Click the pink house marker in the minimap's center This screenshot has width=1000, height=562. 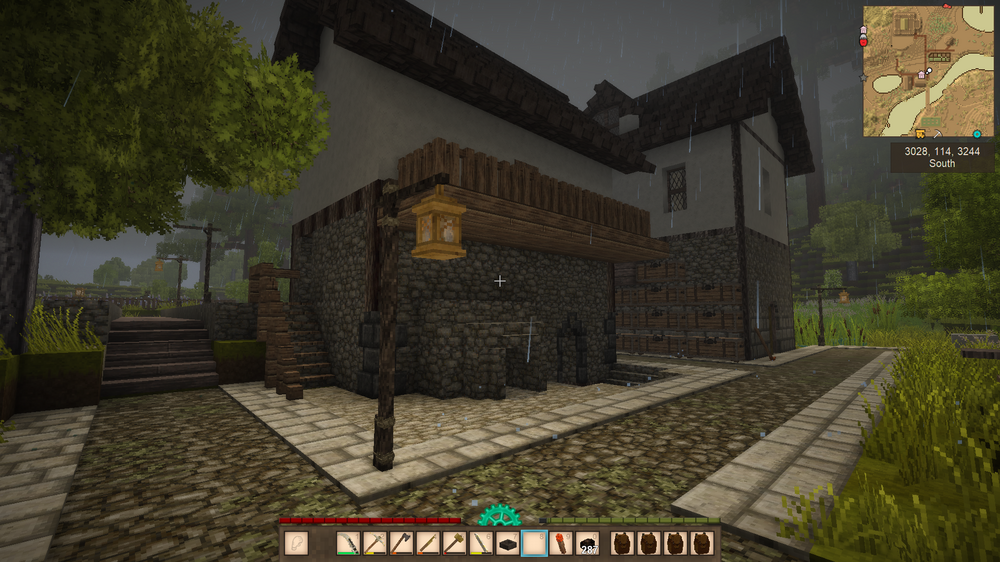click(921, 76)
